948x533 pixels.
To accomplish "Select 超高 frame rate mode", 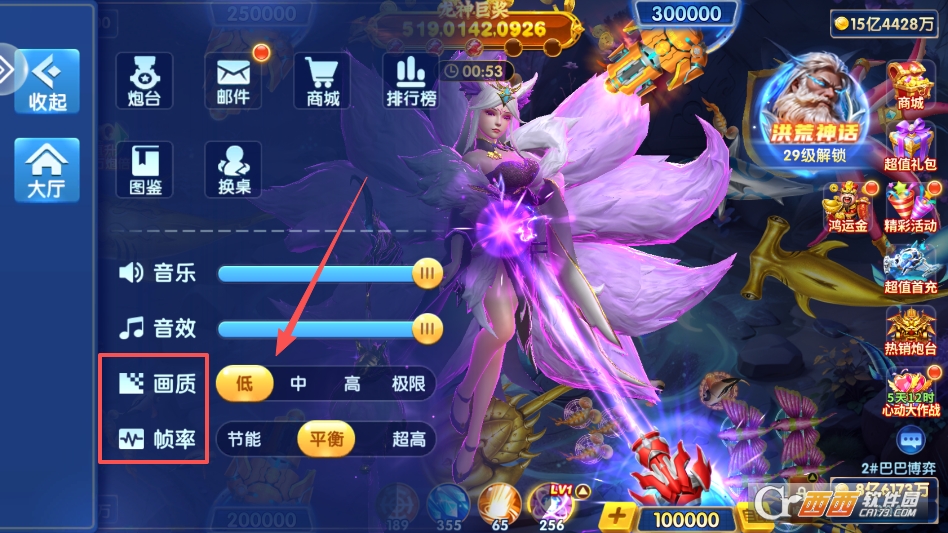I will coord(408,439).
